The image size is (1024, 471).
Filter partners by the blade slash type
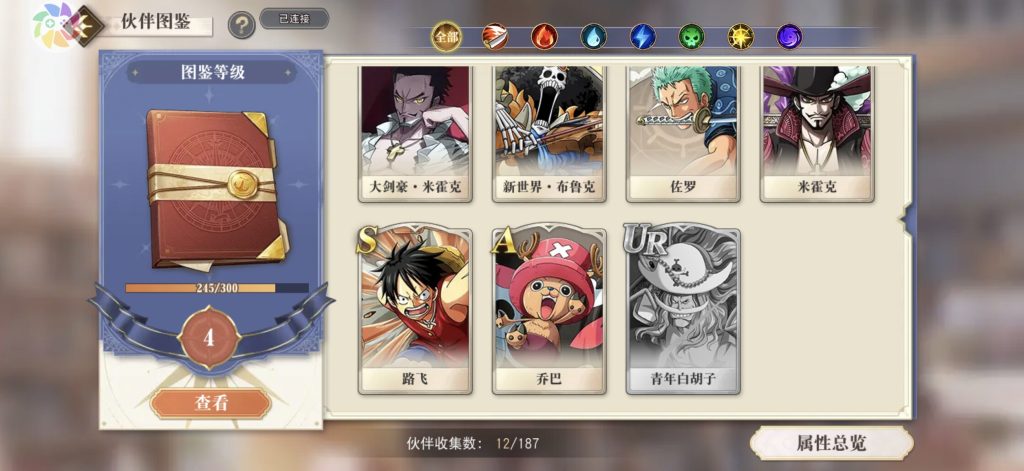coord(494,37)
